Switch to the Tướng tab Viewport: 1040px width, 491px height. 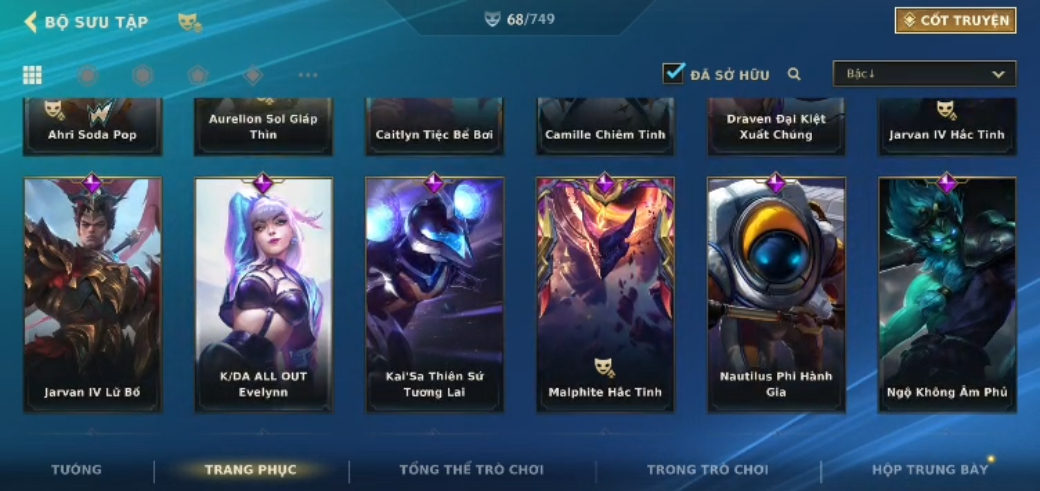tap(76, 469)
